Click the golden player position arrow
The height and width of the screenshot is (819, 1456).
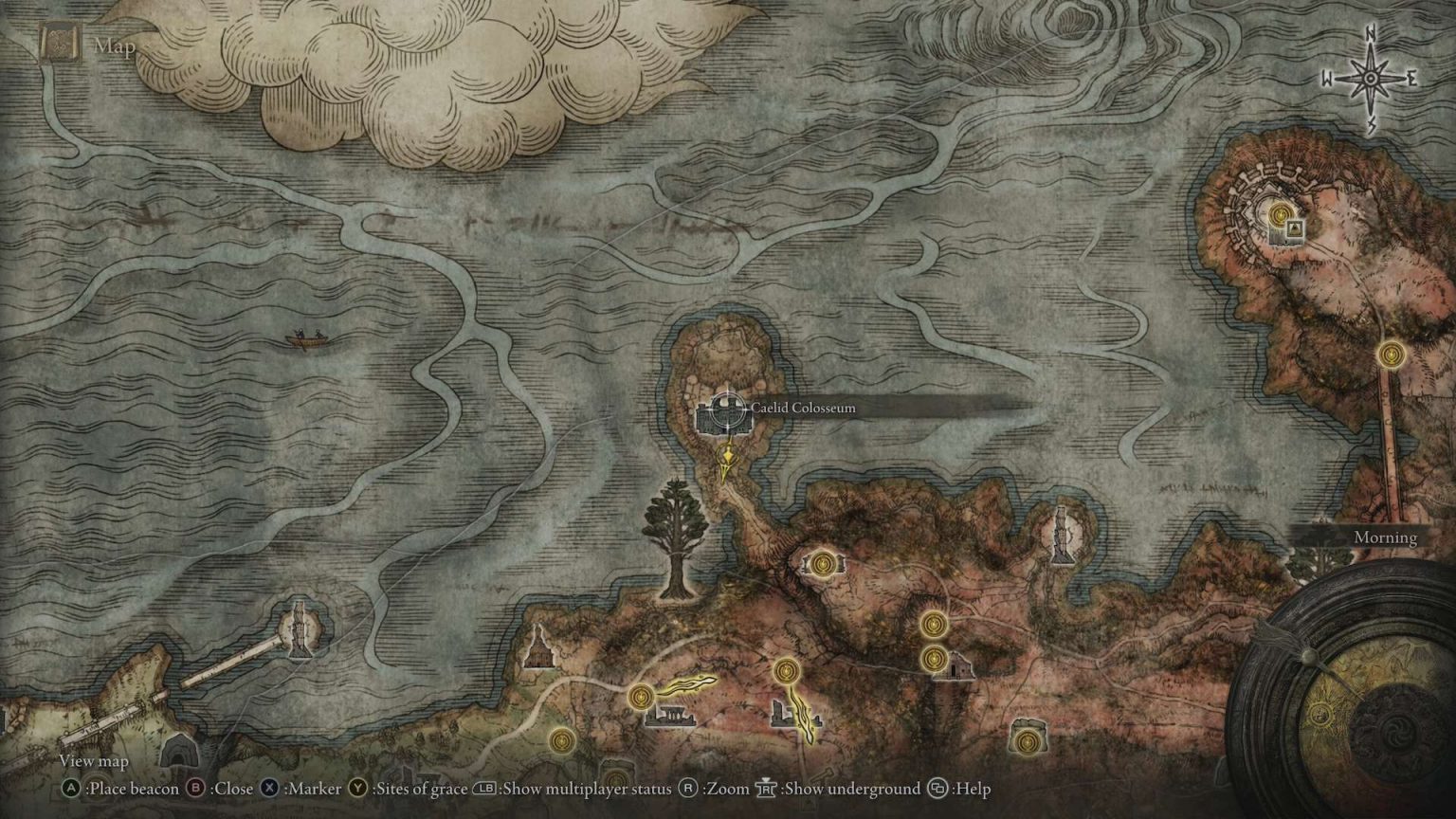[x=726, y=464]
